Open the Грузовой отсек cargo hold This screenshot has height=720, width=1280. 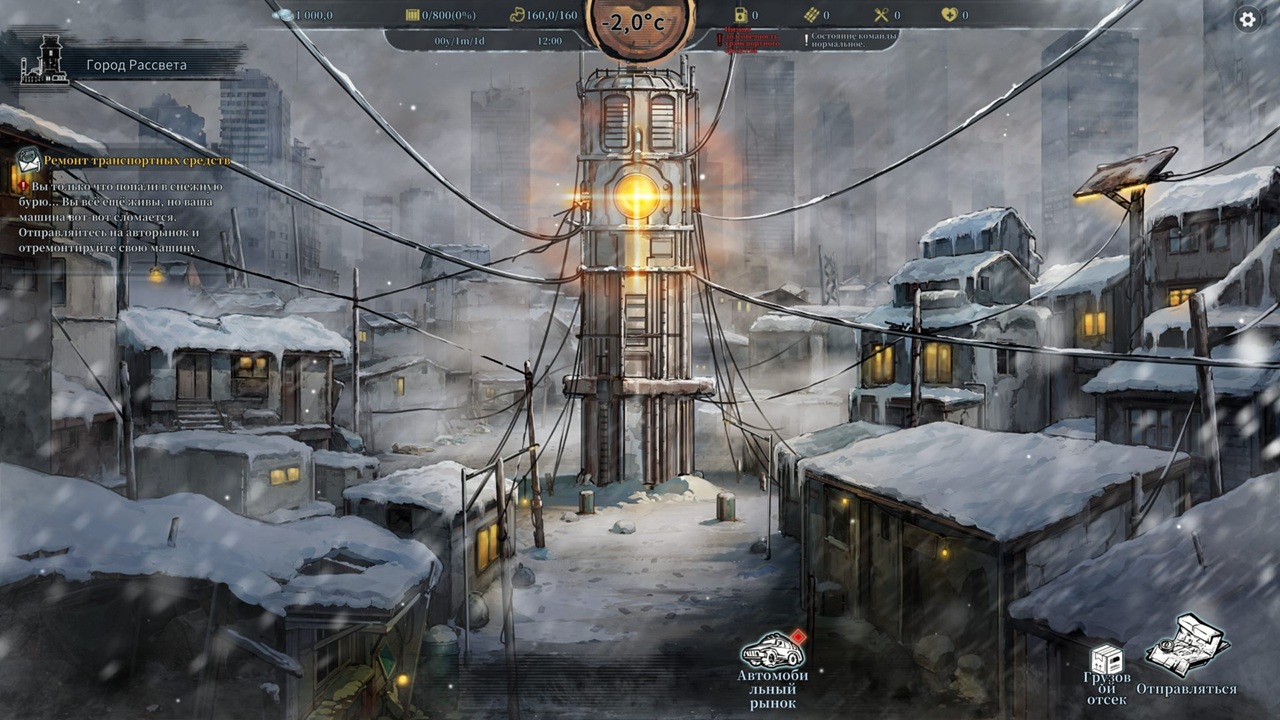point(1107,660)
